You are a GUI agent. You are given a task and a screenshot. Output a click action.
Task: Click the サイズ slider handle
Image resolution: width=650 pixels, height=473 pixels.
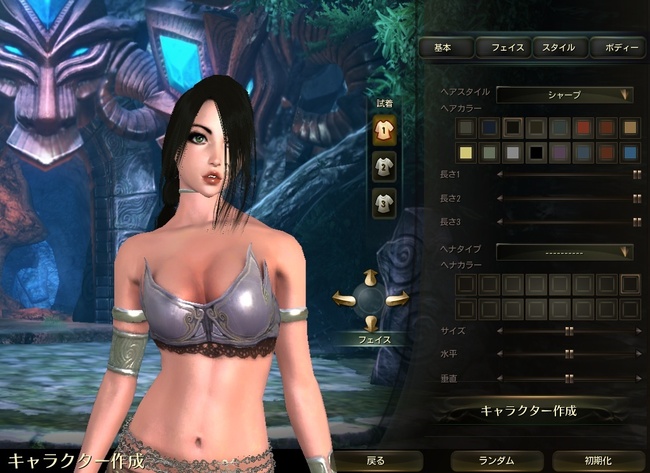click(x=569, y=330)
